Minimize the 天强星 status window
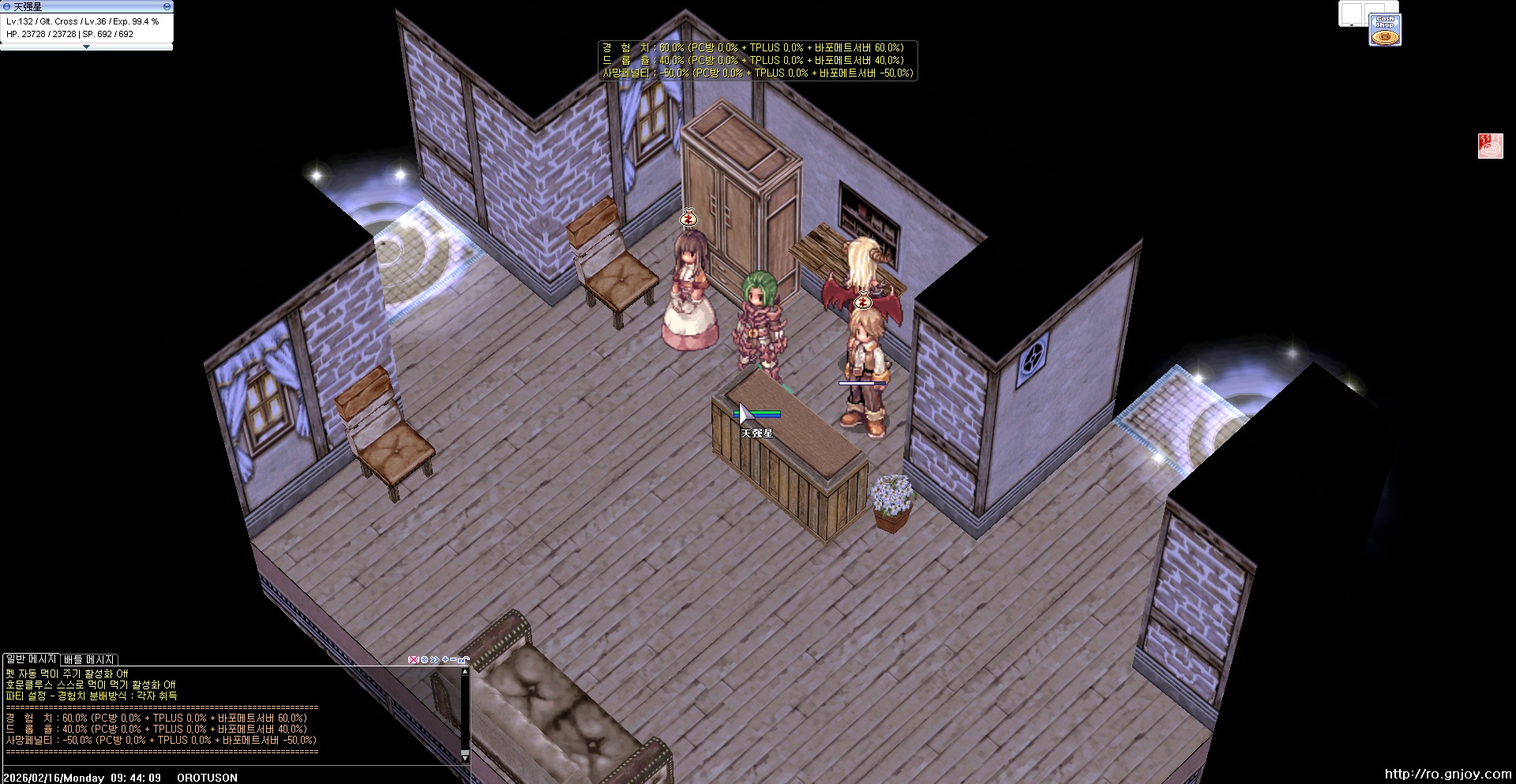The width and height of the screenshot is (1516, 784). coord(167,6)
